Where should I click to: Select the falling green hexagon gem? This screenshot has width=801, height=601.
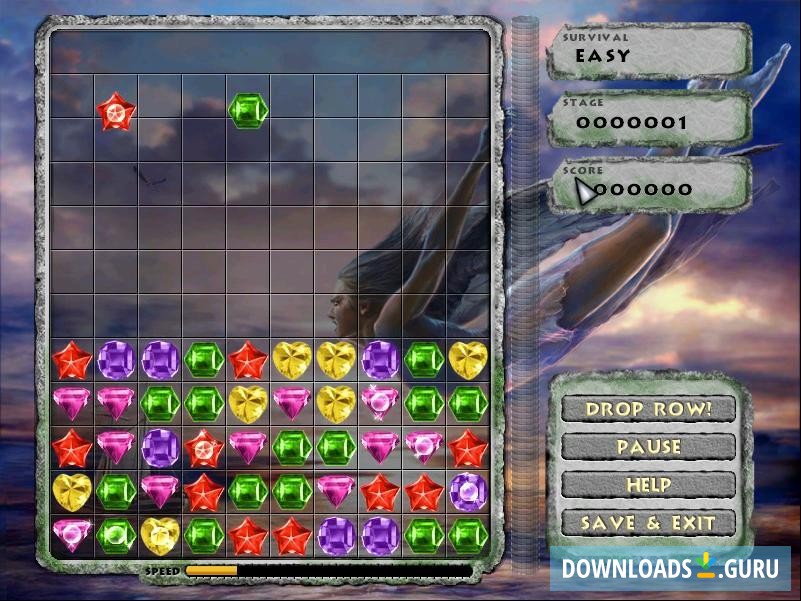pyautogui.click(x=248, y=111)
